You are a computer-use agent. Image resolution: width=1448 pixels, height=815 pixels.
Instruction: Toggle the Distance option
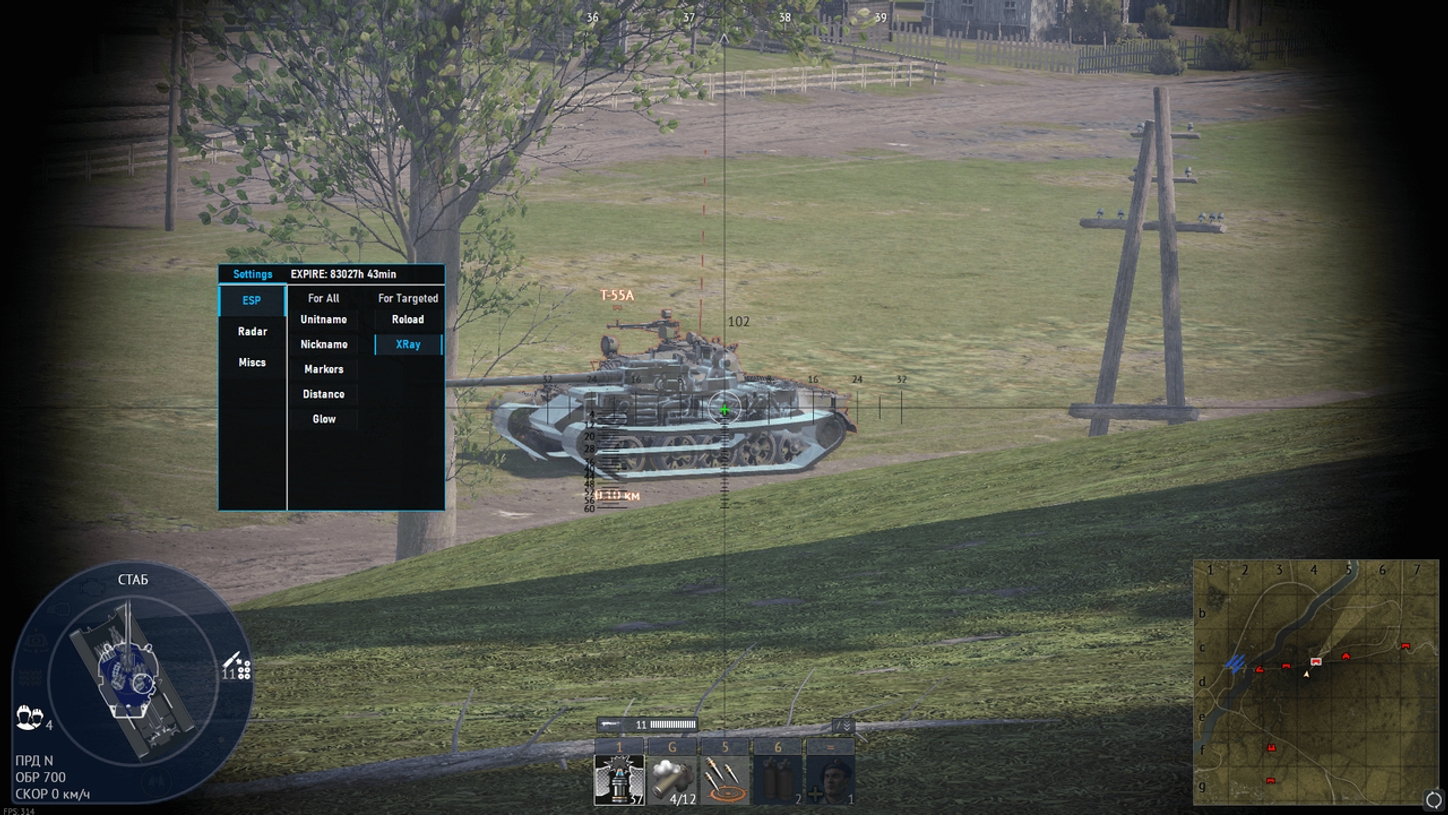coord(324,394)
